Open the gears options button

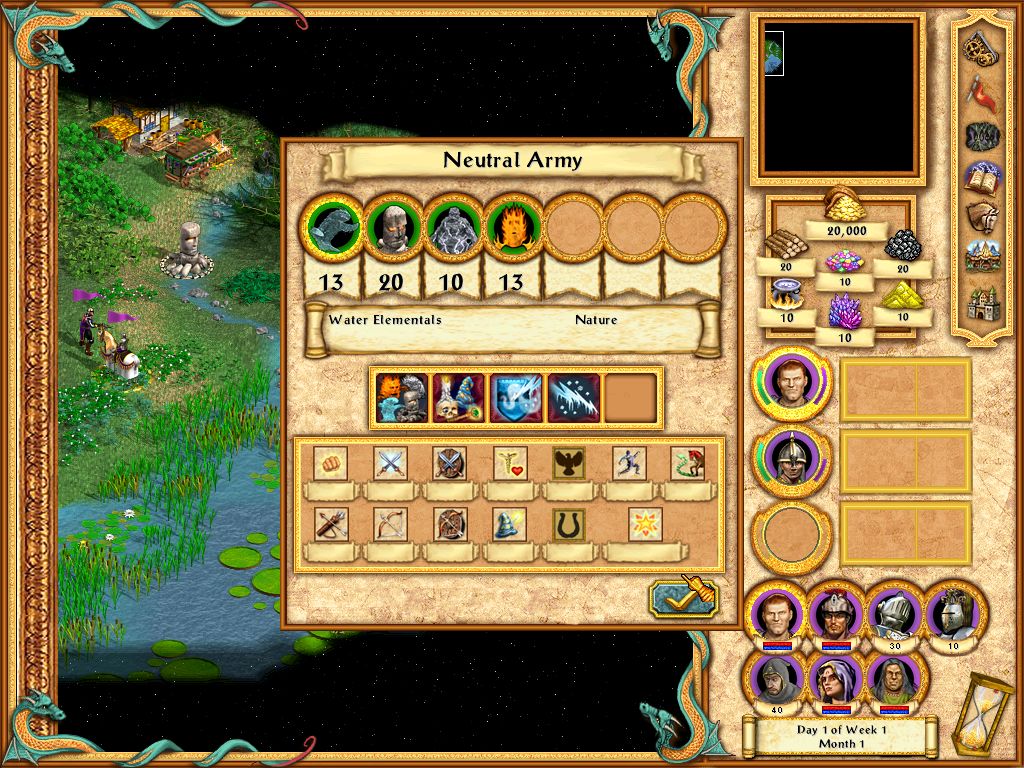979,46
